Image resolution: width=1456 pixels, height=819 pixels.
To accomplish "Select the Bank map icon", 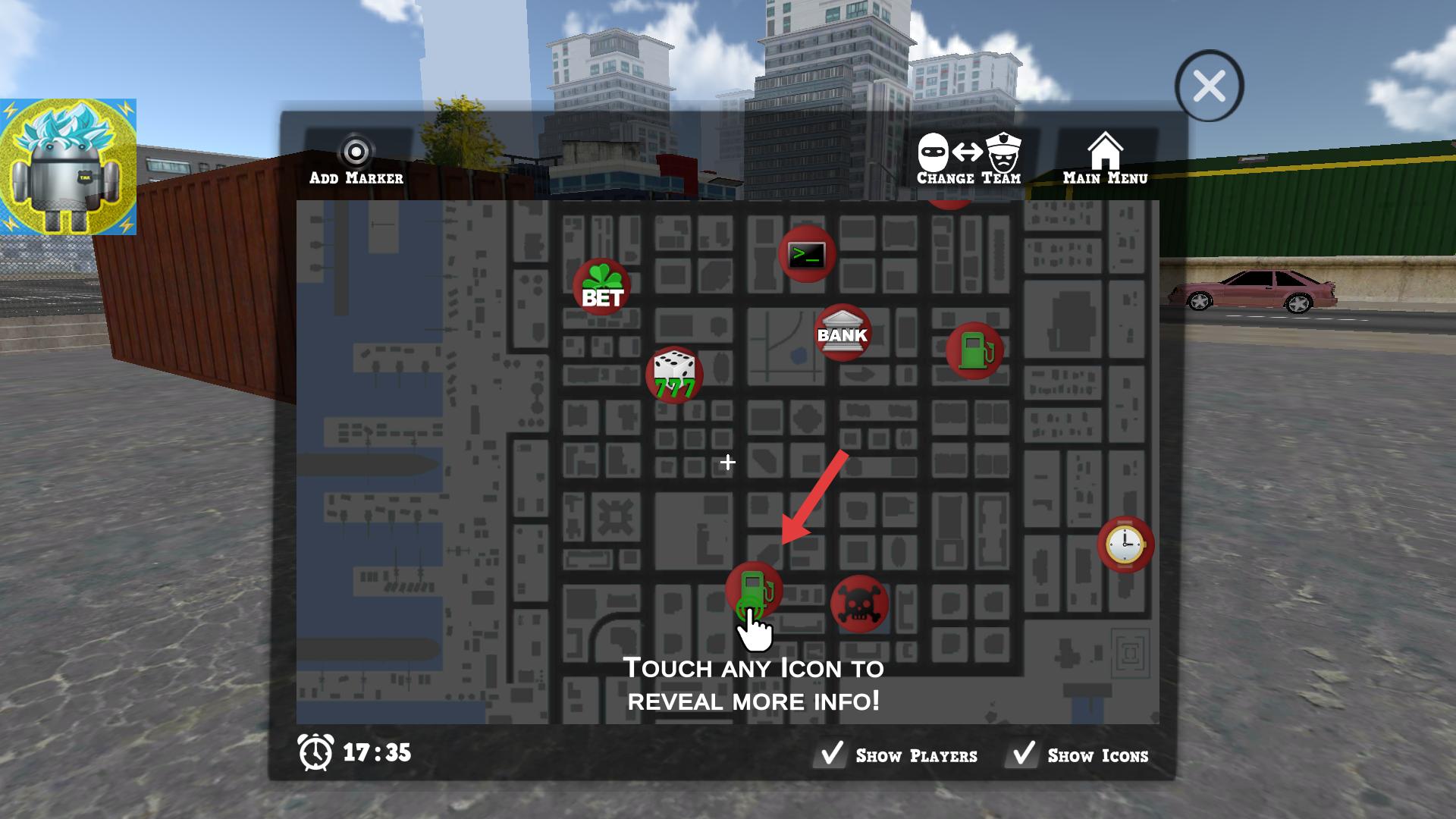I will (842, 333).
